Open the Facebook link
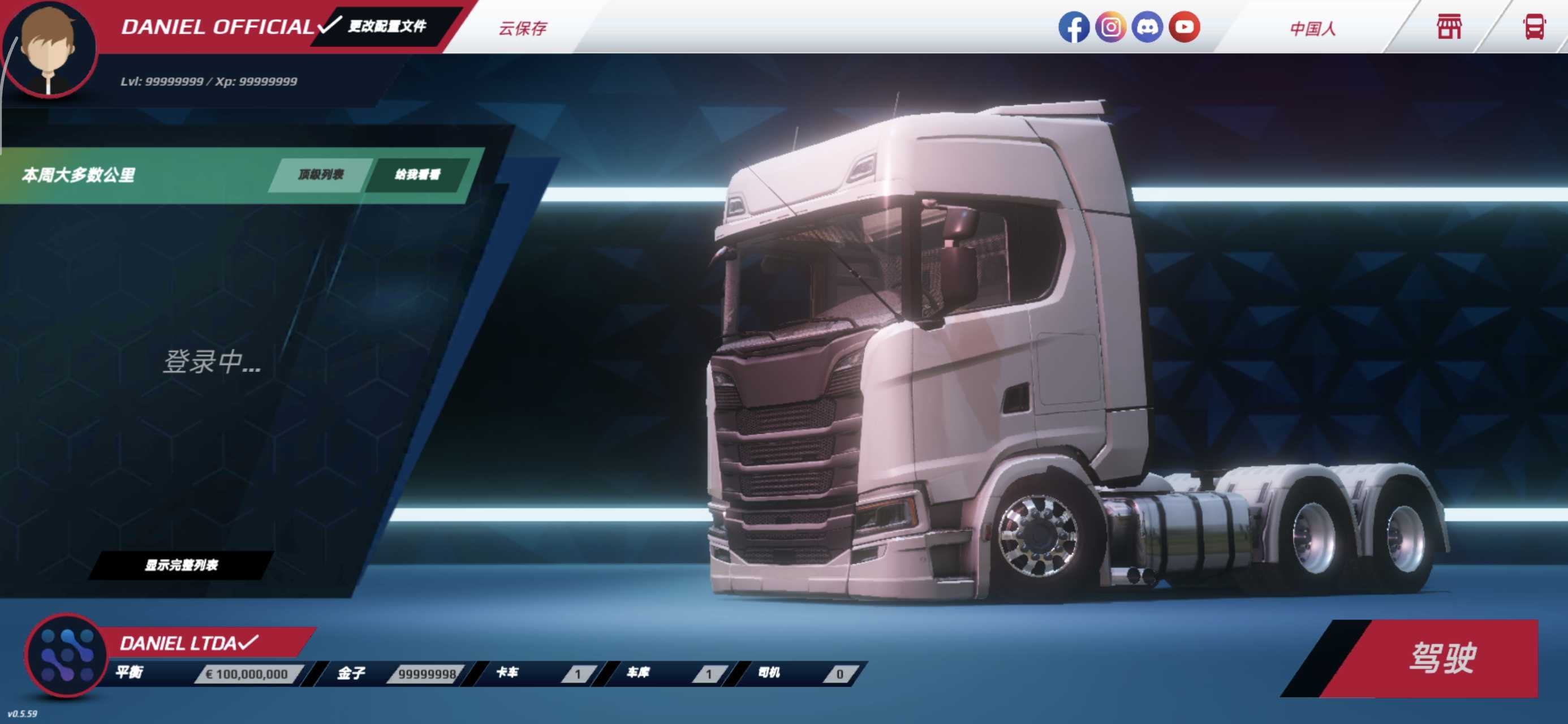1568x724 pixels. [1073, 27]
